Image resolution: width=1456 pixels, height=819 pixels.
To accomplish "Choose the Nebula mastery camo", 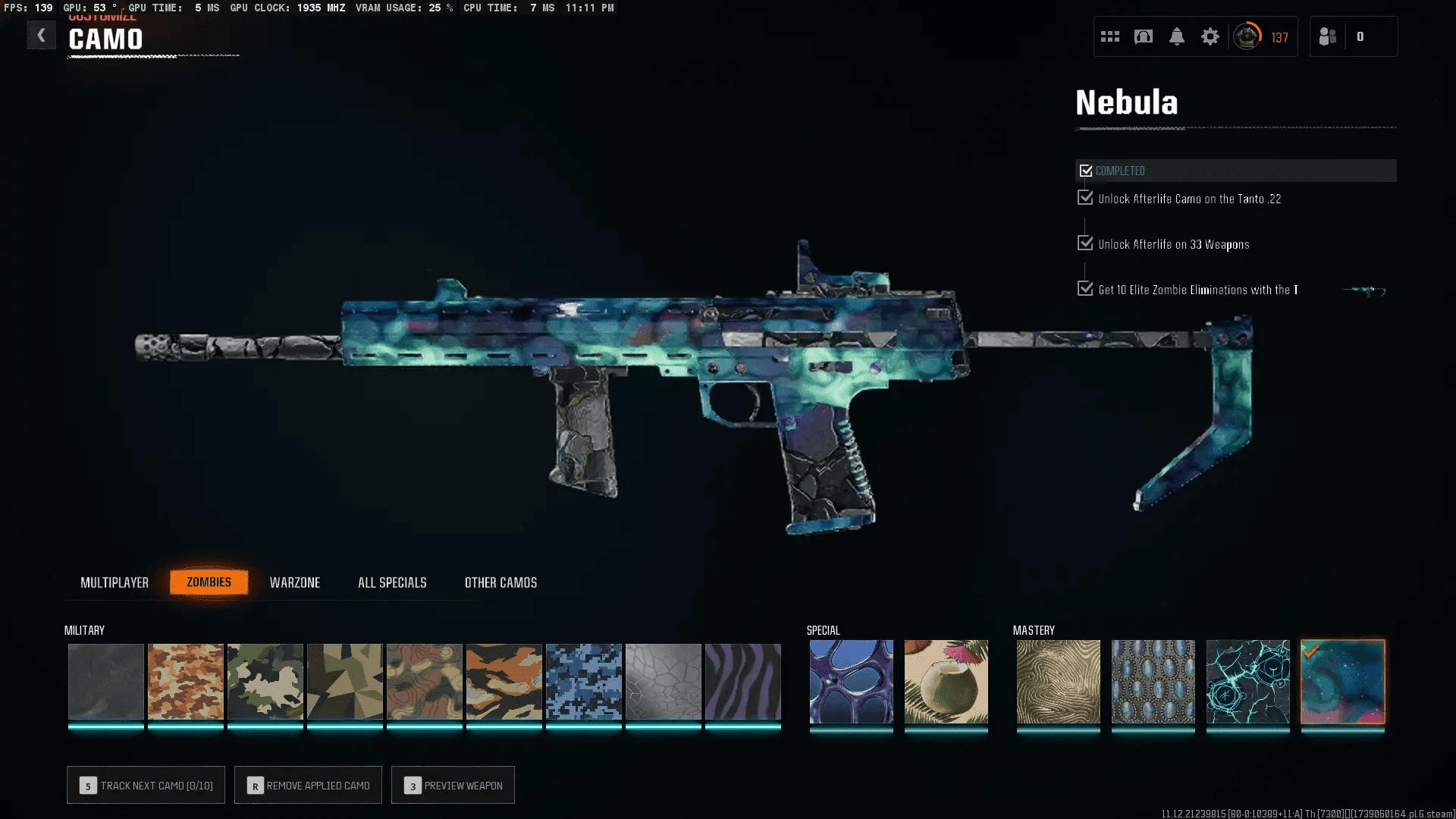I will 1342,681.
